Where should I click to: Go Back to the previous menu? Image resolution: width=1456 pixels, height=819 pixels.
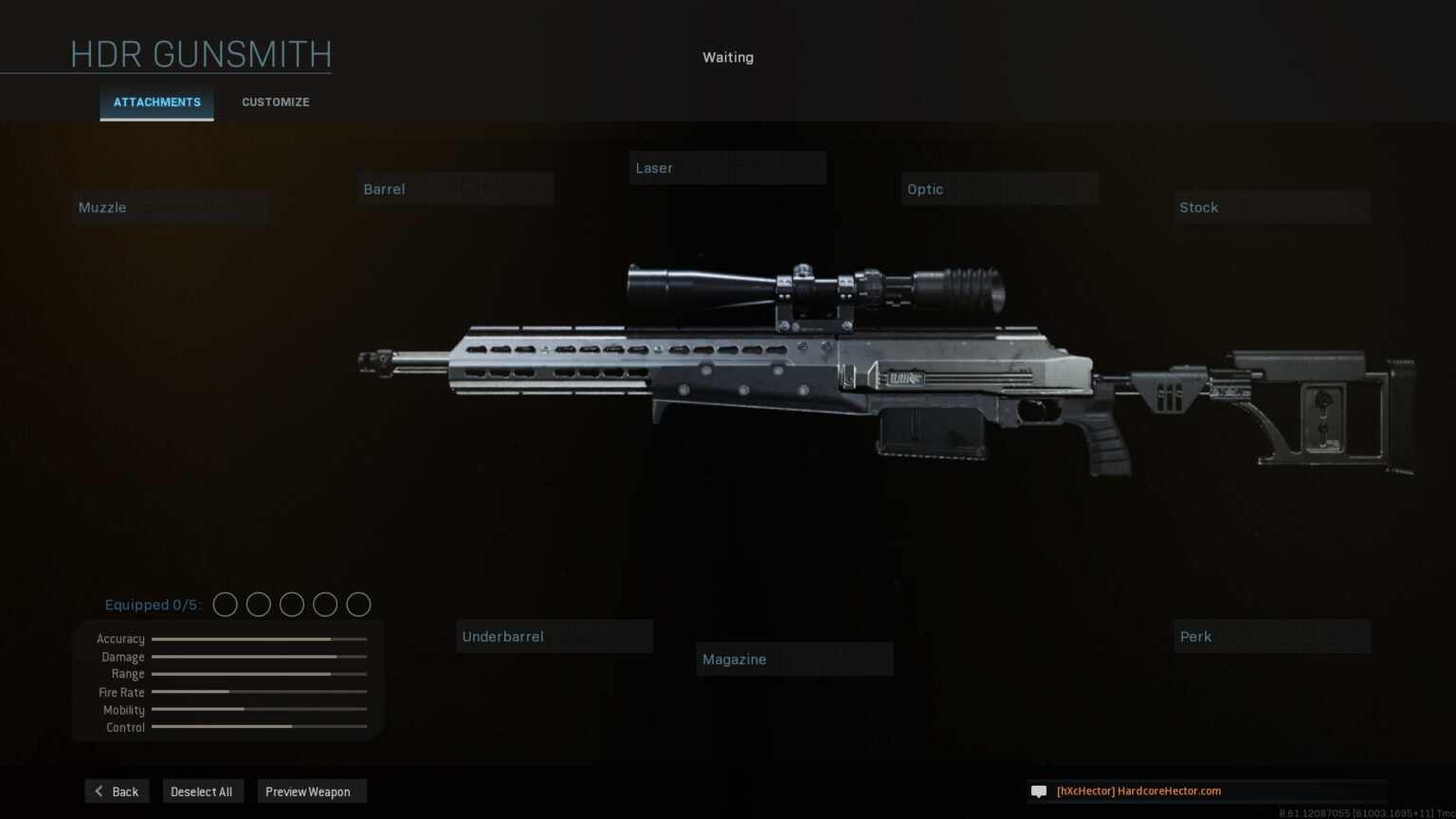coord(117,792)
